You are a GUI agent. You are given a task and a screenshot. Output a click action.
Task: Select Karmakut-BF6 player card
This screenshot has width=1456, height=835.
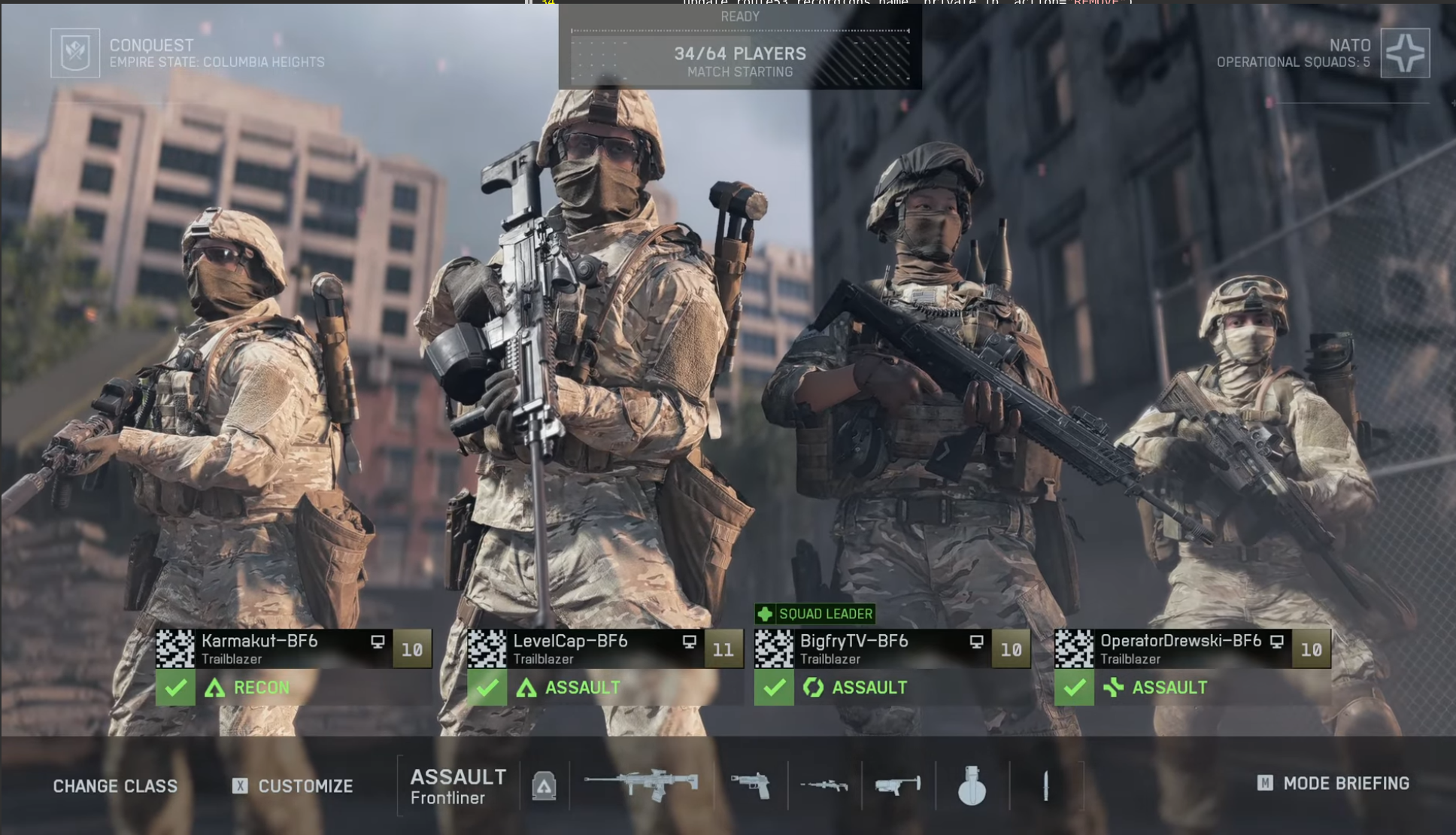point(293,648)
